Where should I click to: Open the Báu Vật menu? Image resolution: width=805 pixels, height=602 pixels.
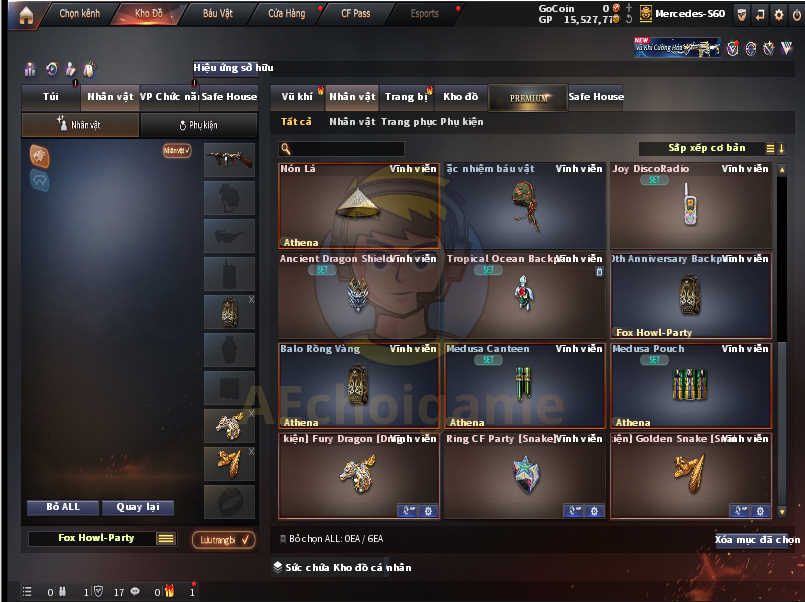click(x=217, y=14)
